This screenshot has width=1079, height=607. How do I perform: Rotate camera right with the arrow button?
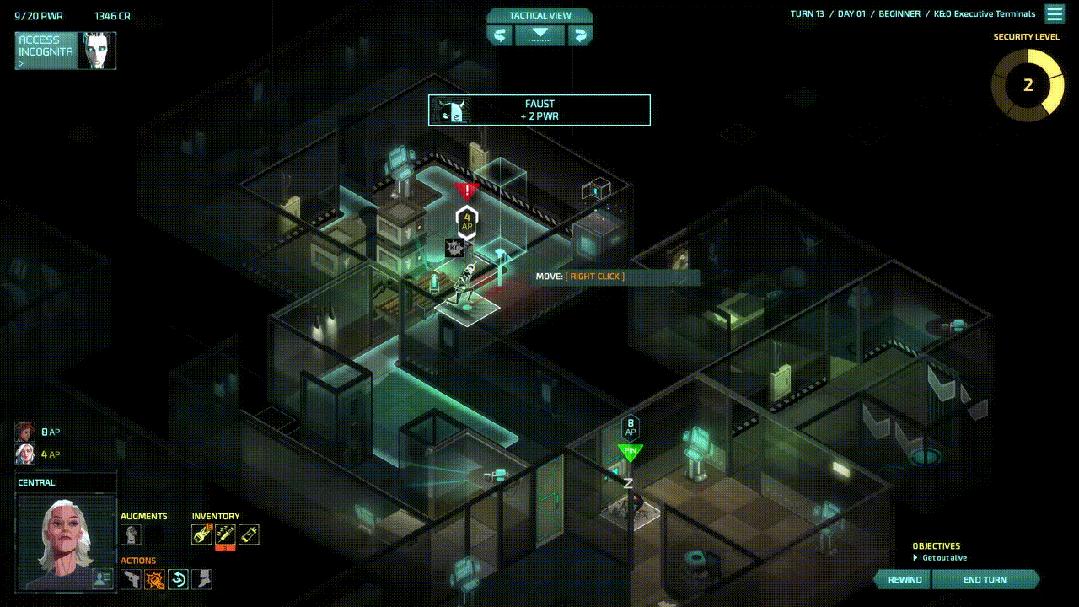coord(580,35)
